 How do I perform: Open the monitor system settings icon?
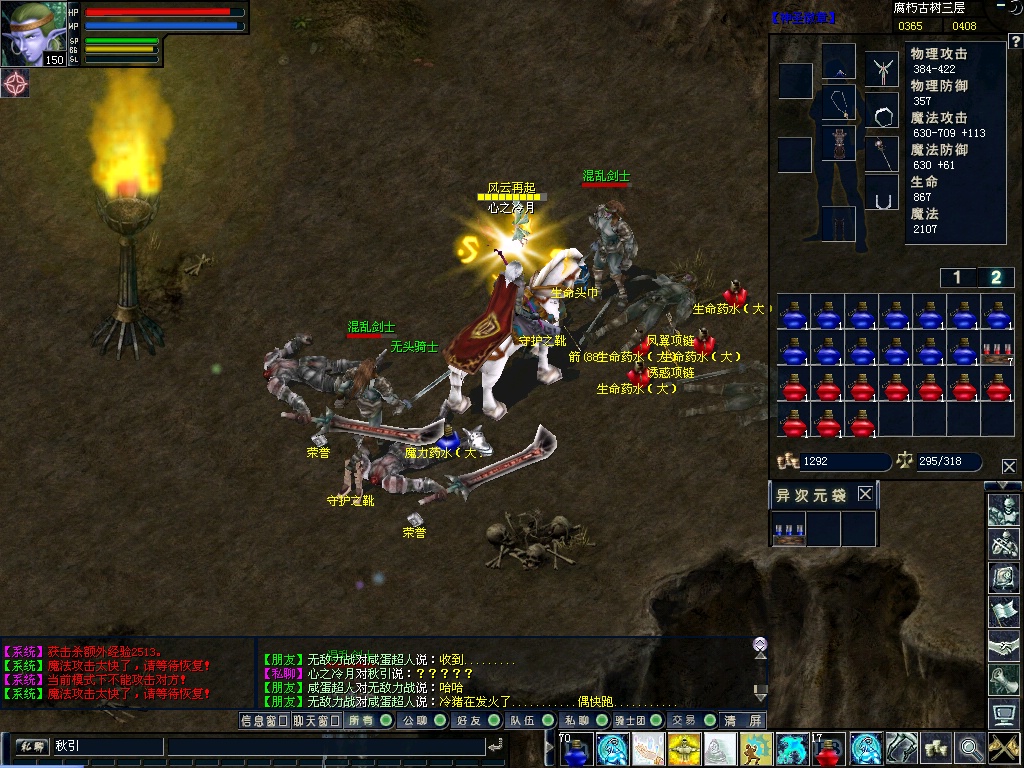click(1003, 713)
